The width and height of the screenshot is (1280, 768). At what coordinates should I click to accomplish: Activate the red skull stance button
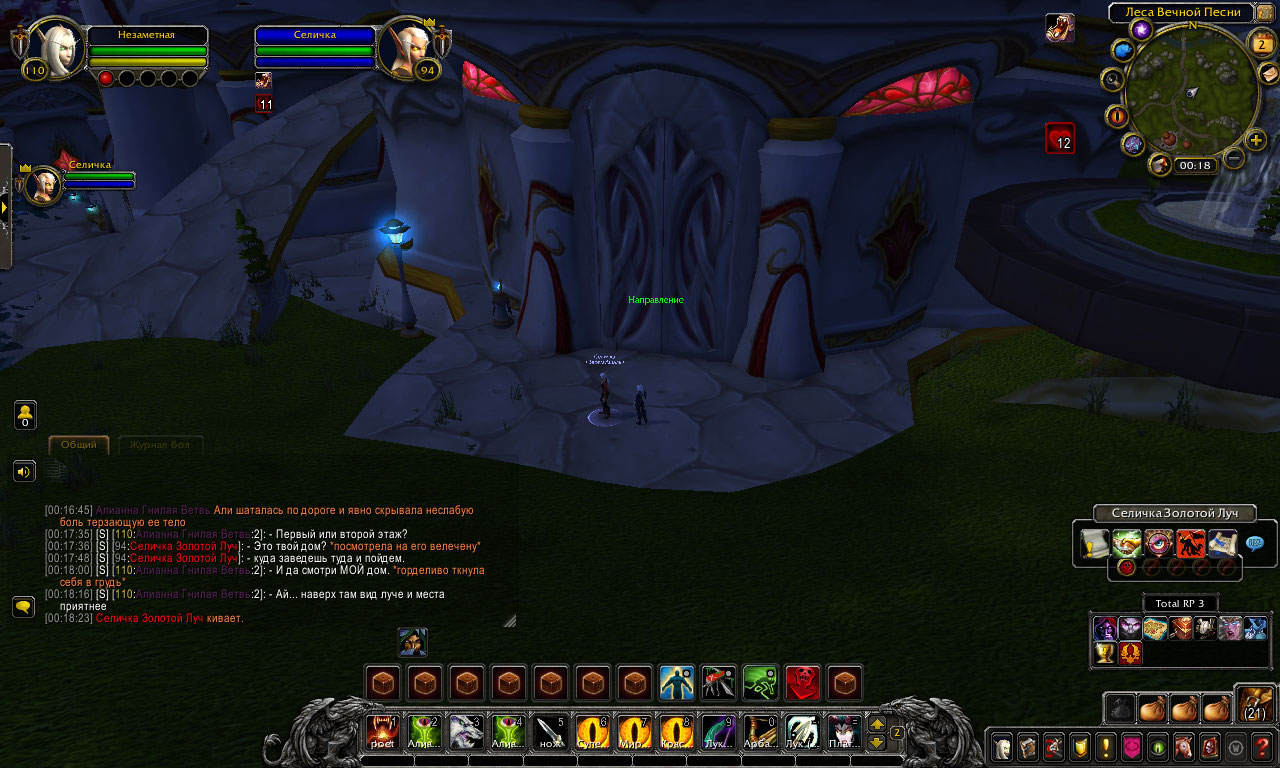tap(802, 683)
